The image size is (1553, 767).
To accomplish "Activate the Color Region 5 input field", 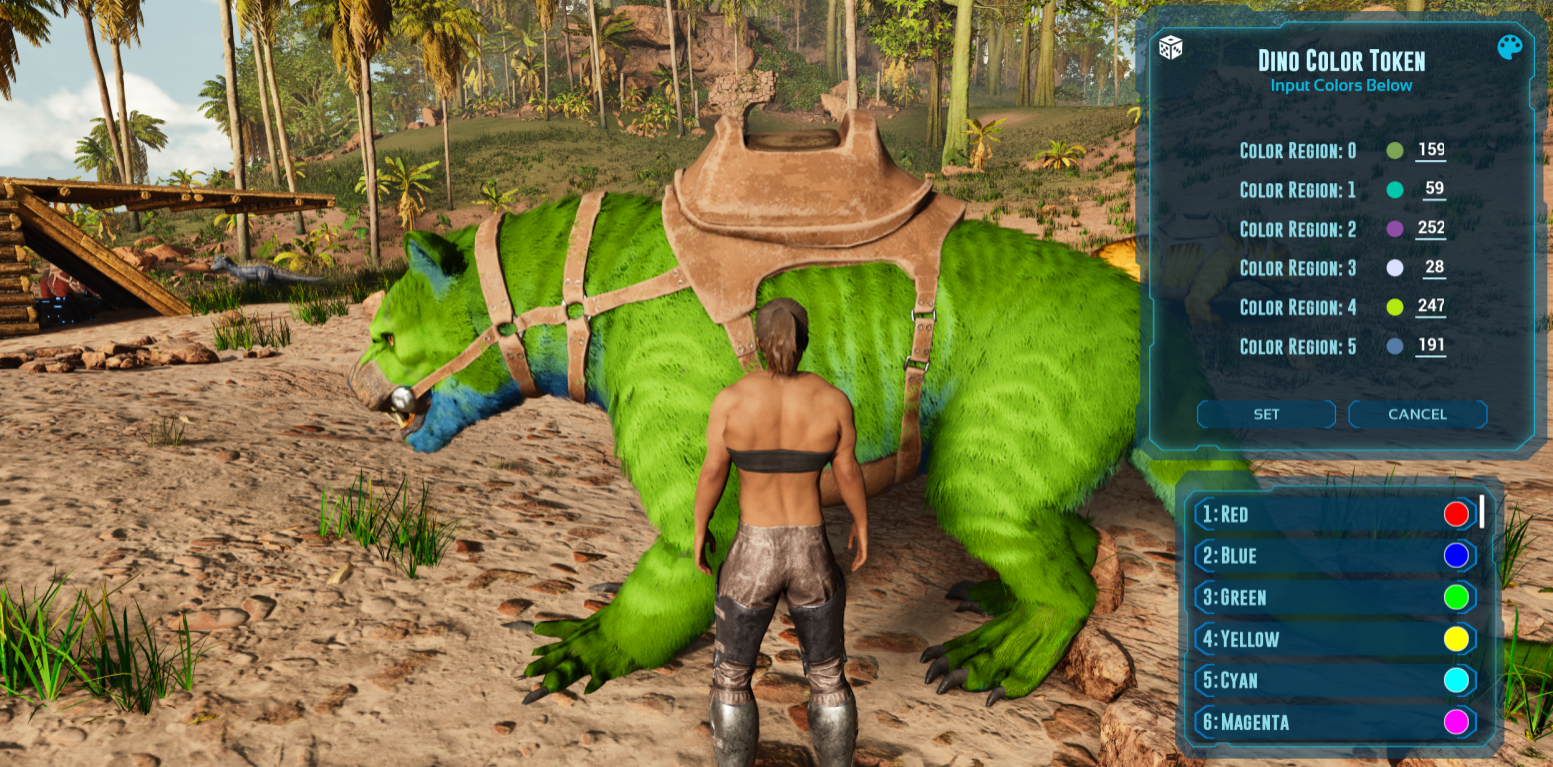I will click(x=1431, y=346).
